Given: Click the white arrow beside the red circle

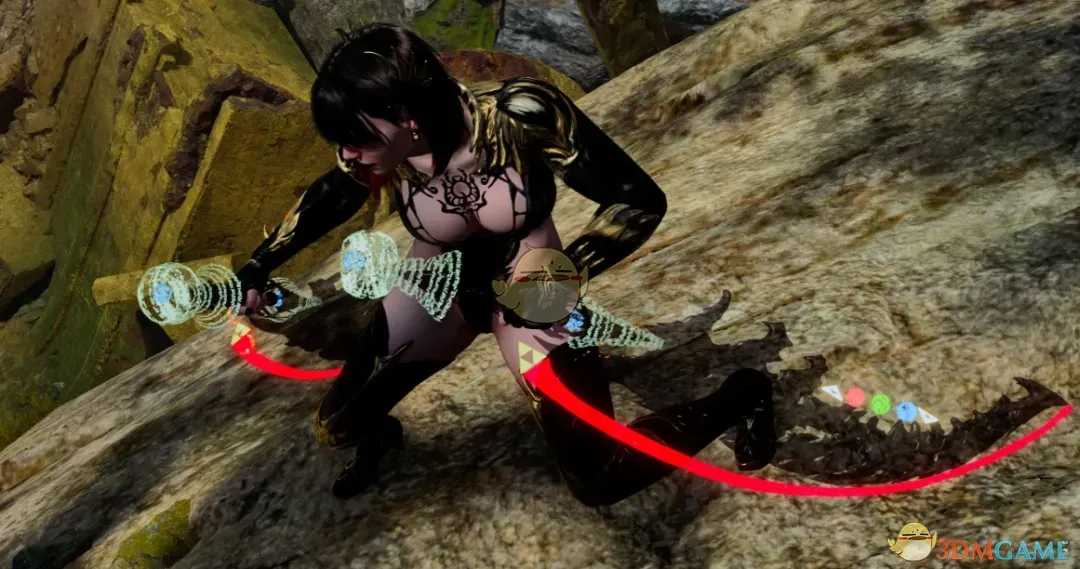Looking at the screenshot, I should (x=832, y=392).
